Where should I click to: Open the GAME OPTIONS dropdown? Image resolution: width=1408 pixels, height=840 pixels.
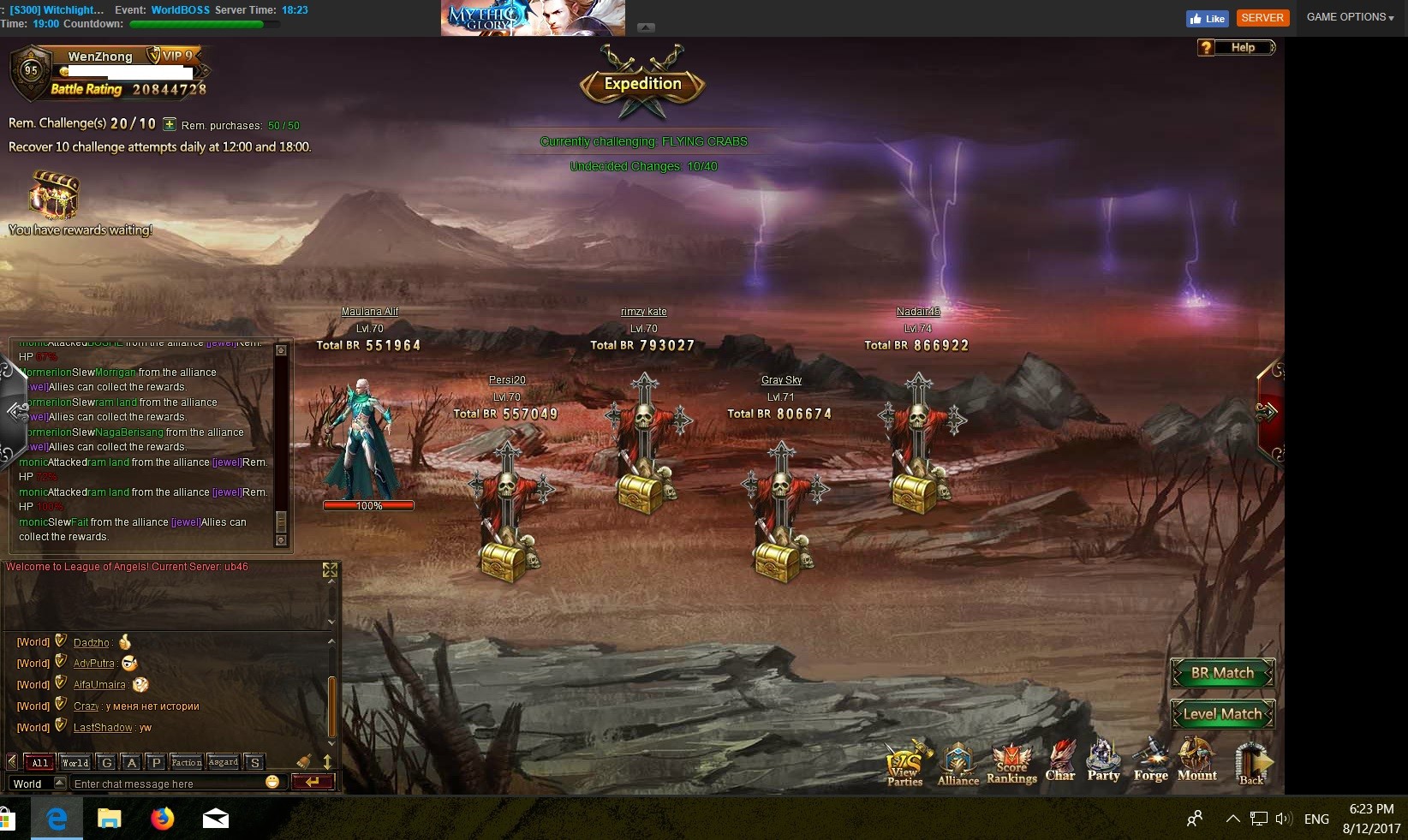click(x=1350, y=17)
